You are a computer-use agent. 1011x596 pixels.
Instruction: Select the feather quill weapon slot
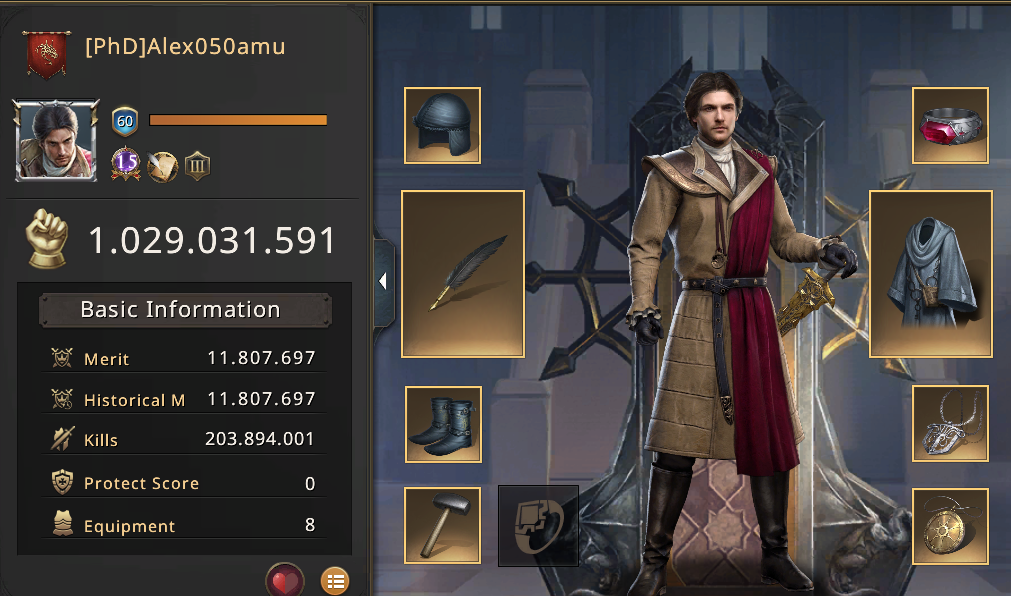coord(463,273)
